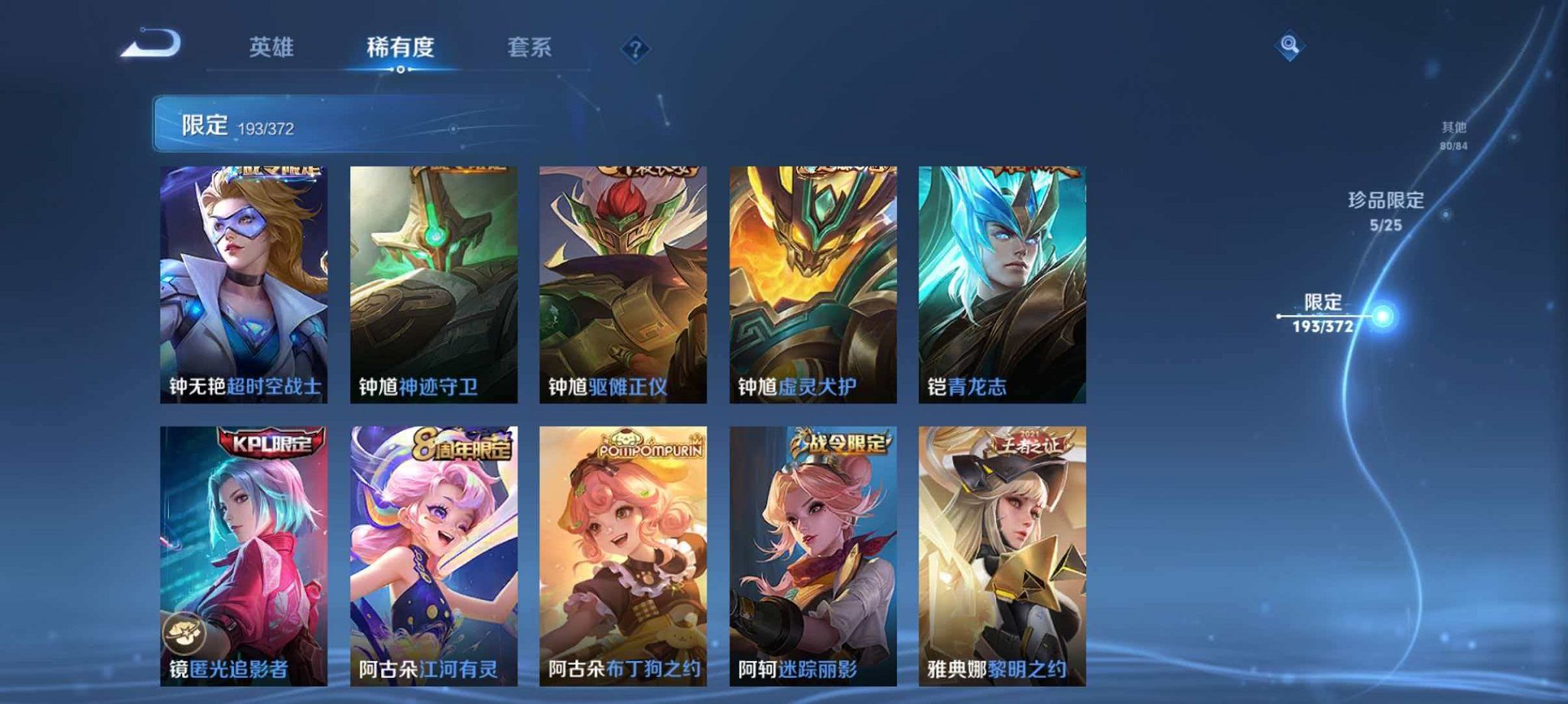Viewport: 1568px width, 704px height.
Task: Select the 稀有度 tab
Action: tap(400, 47)
